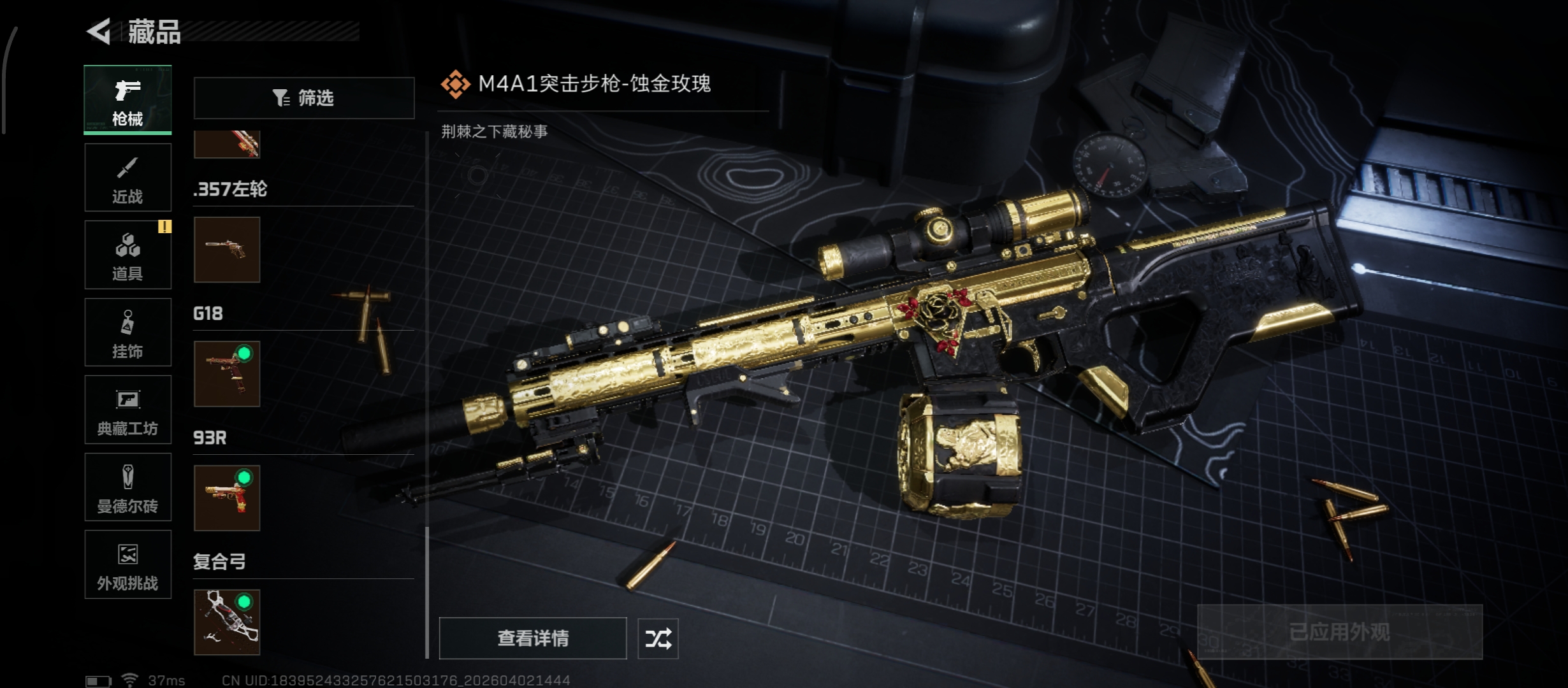Show the 曼德尔砖 tab
The width and height of the screenshot is (1568, 688).
127,487
